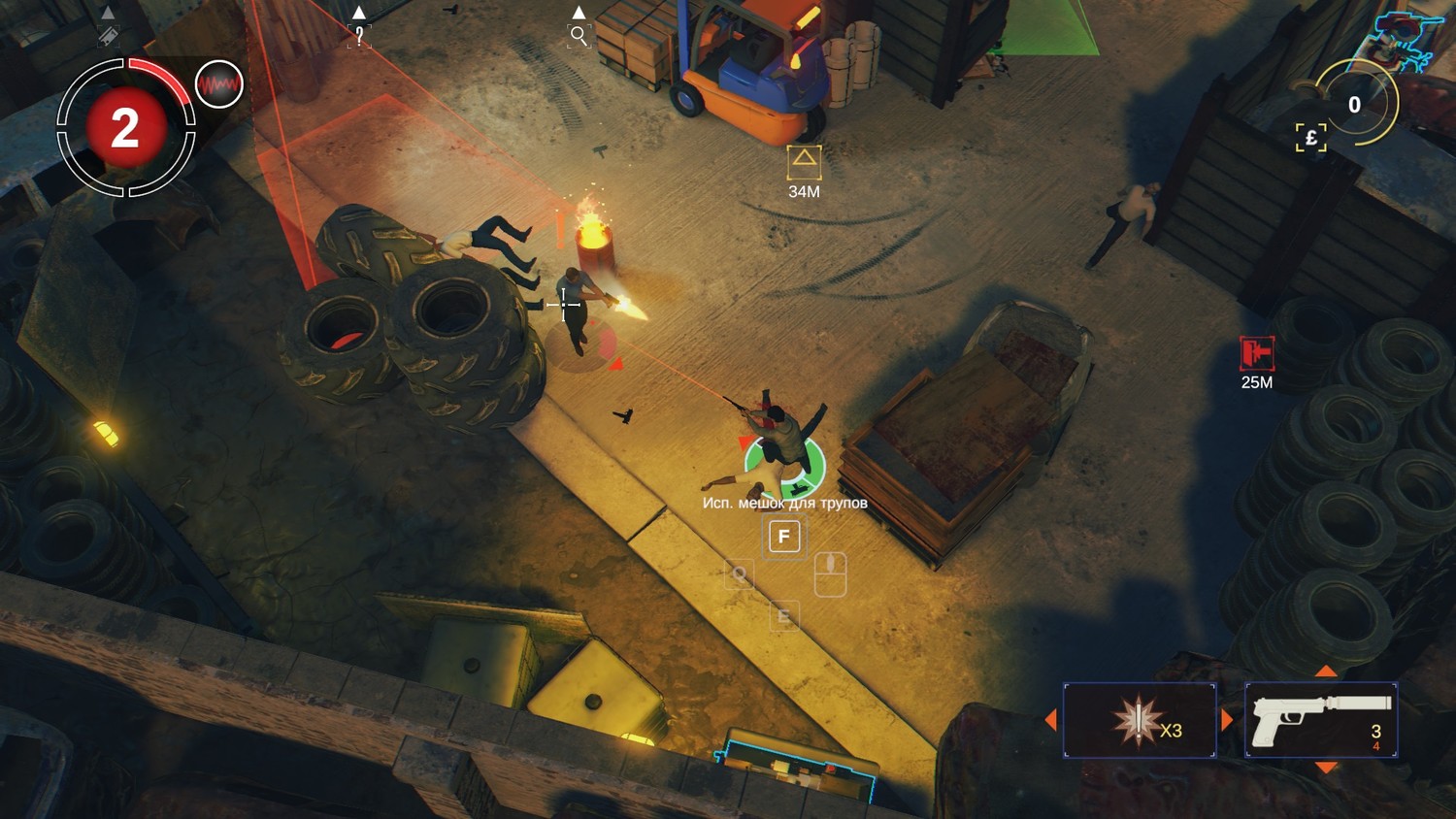Click the pound sign money icon

pyautogui.click(x=1310, y=138)
